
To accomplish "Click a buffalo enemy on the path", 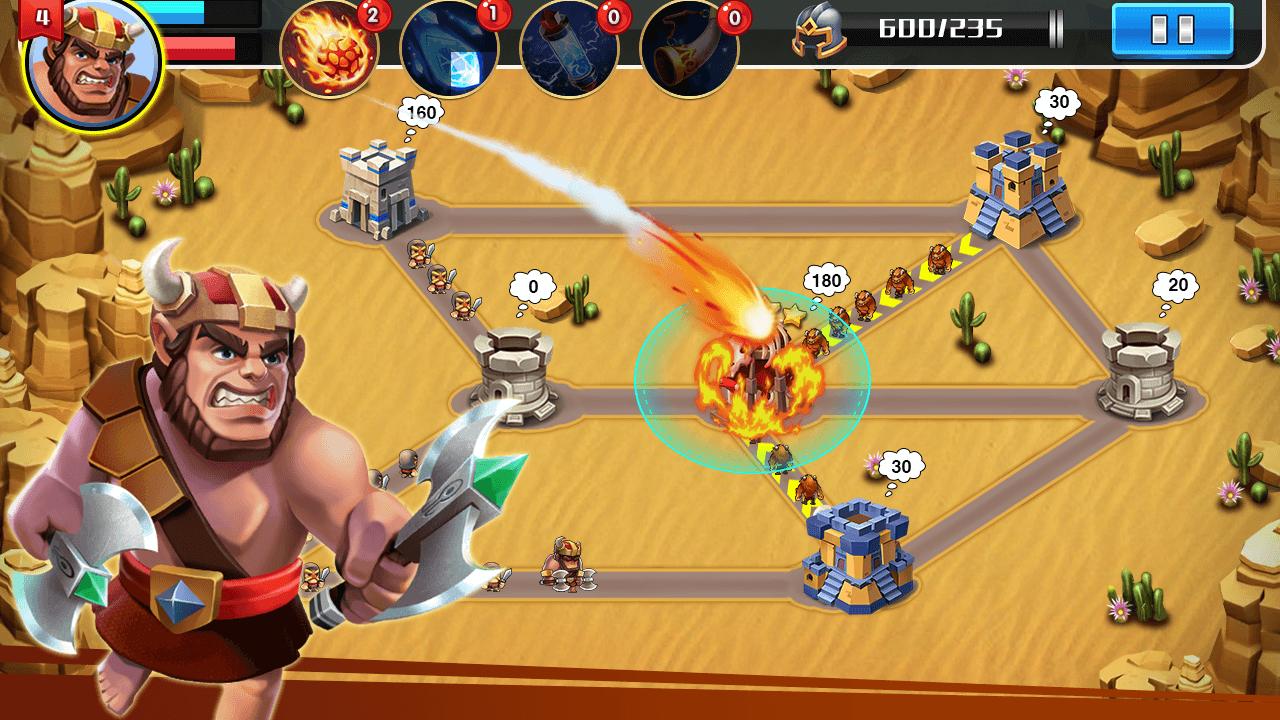I will click(x=938, y=260).
